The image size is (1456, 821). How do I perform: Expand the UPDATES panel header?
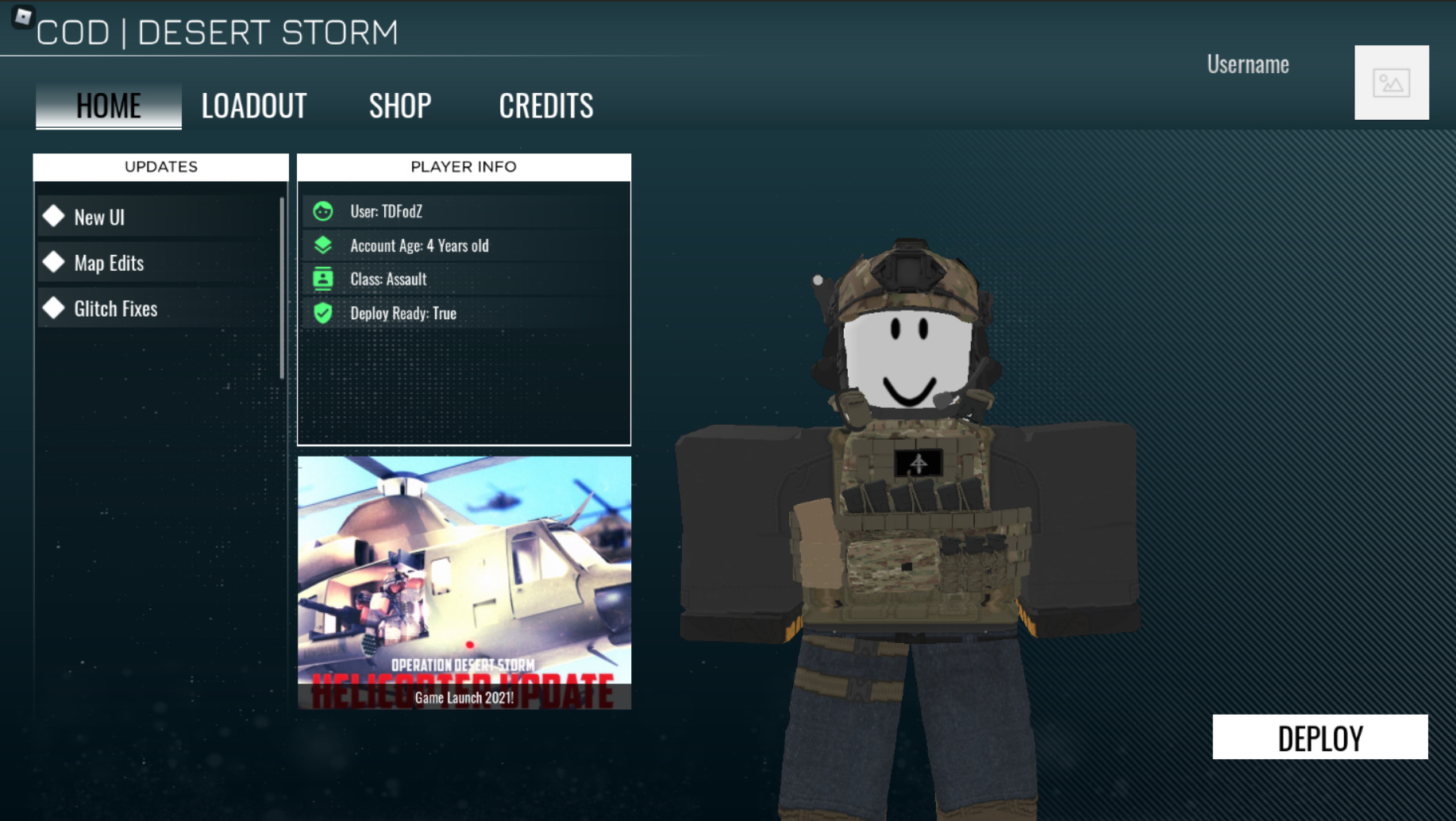160,167
